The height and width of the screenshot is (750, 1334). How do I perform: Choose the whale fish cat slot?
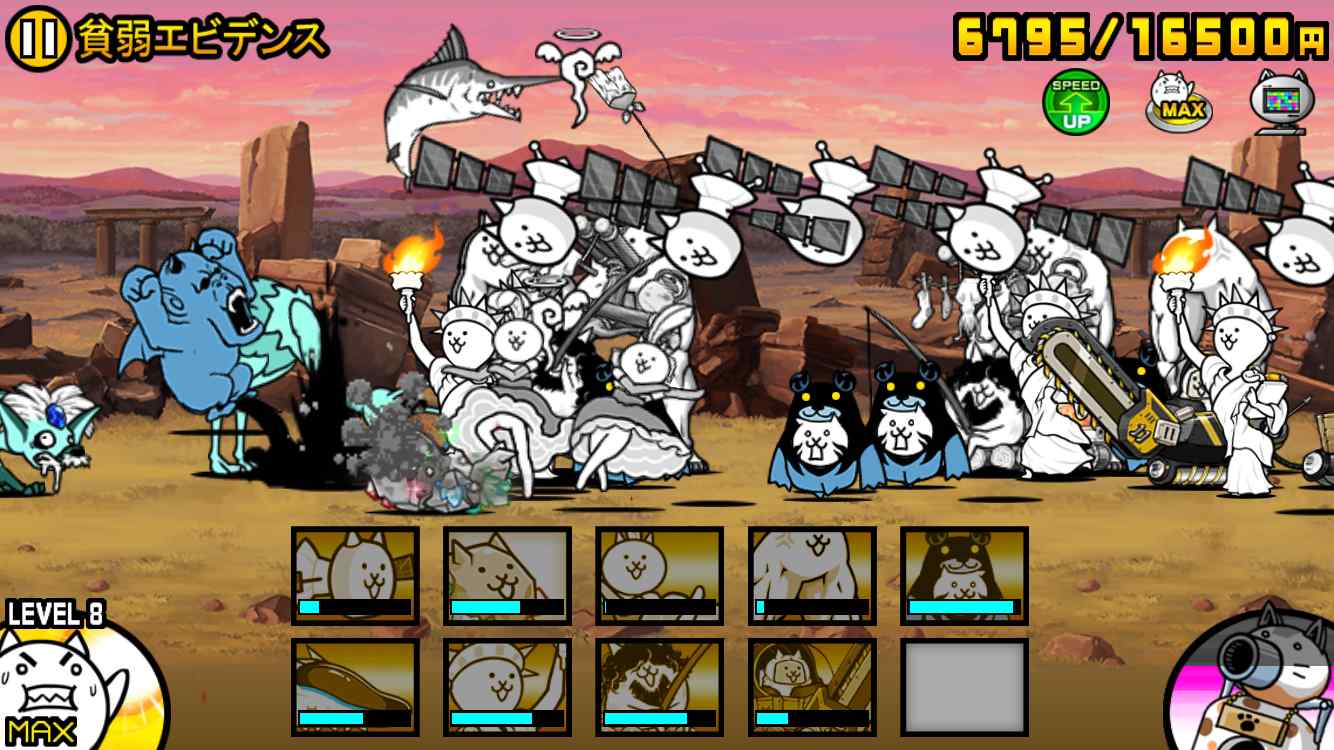tap(355, 687)
